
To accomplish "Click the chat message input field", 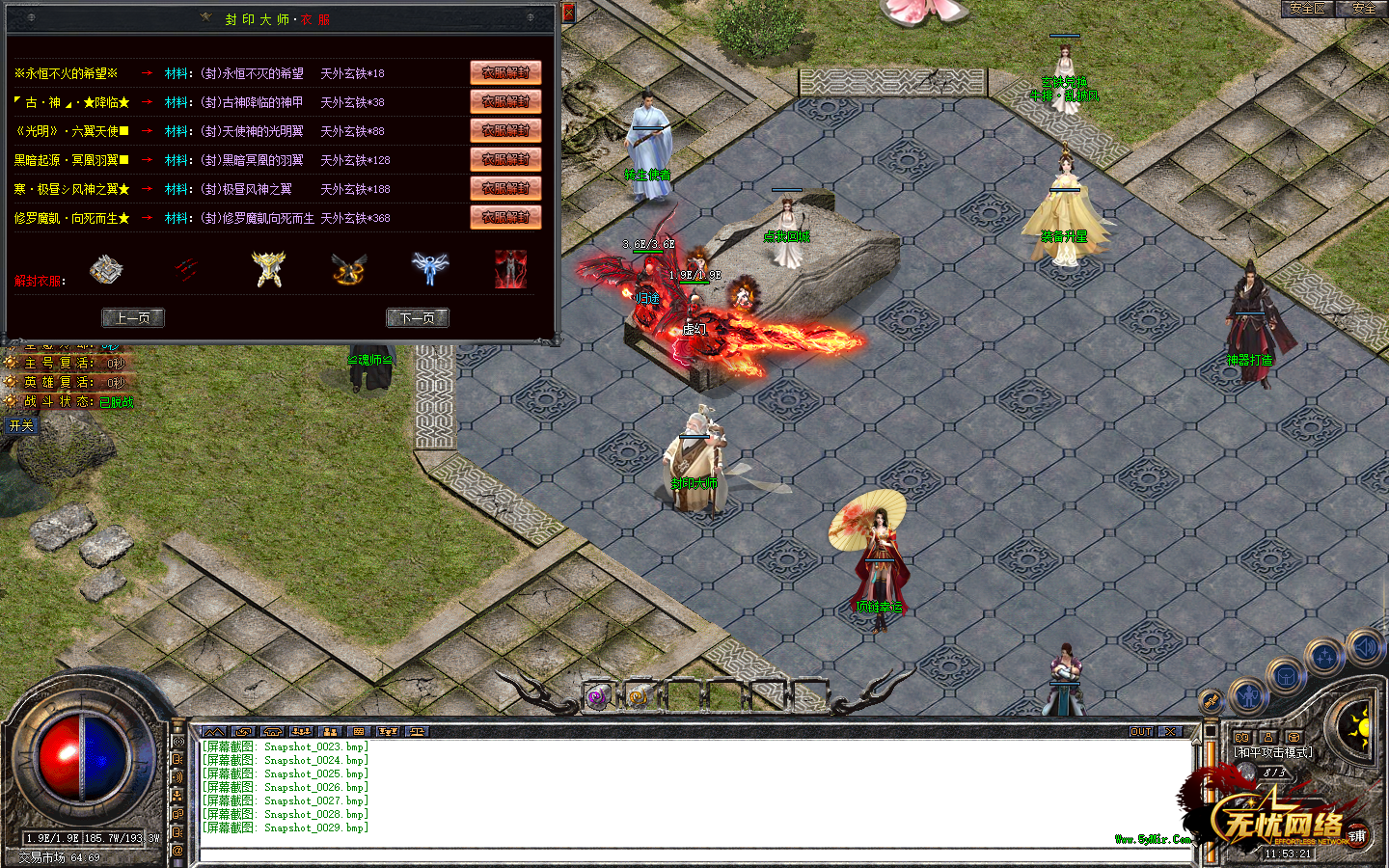I will (694, 854).
